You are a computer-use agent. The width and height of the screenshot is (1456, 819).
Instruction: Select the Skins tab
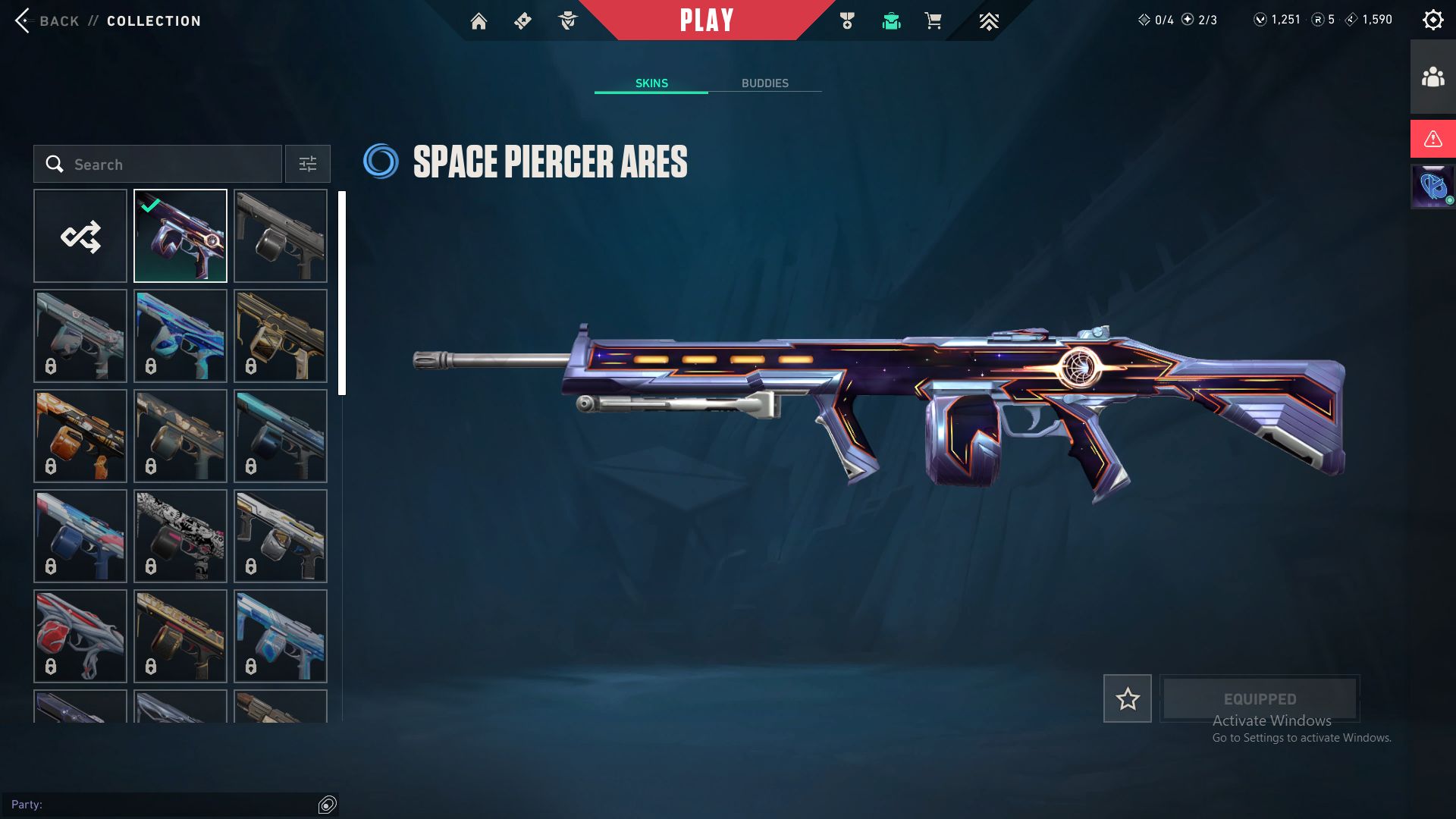tap(651, 83)
